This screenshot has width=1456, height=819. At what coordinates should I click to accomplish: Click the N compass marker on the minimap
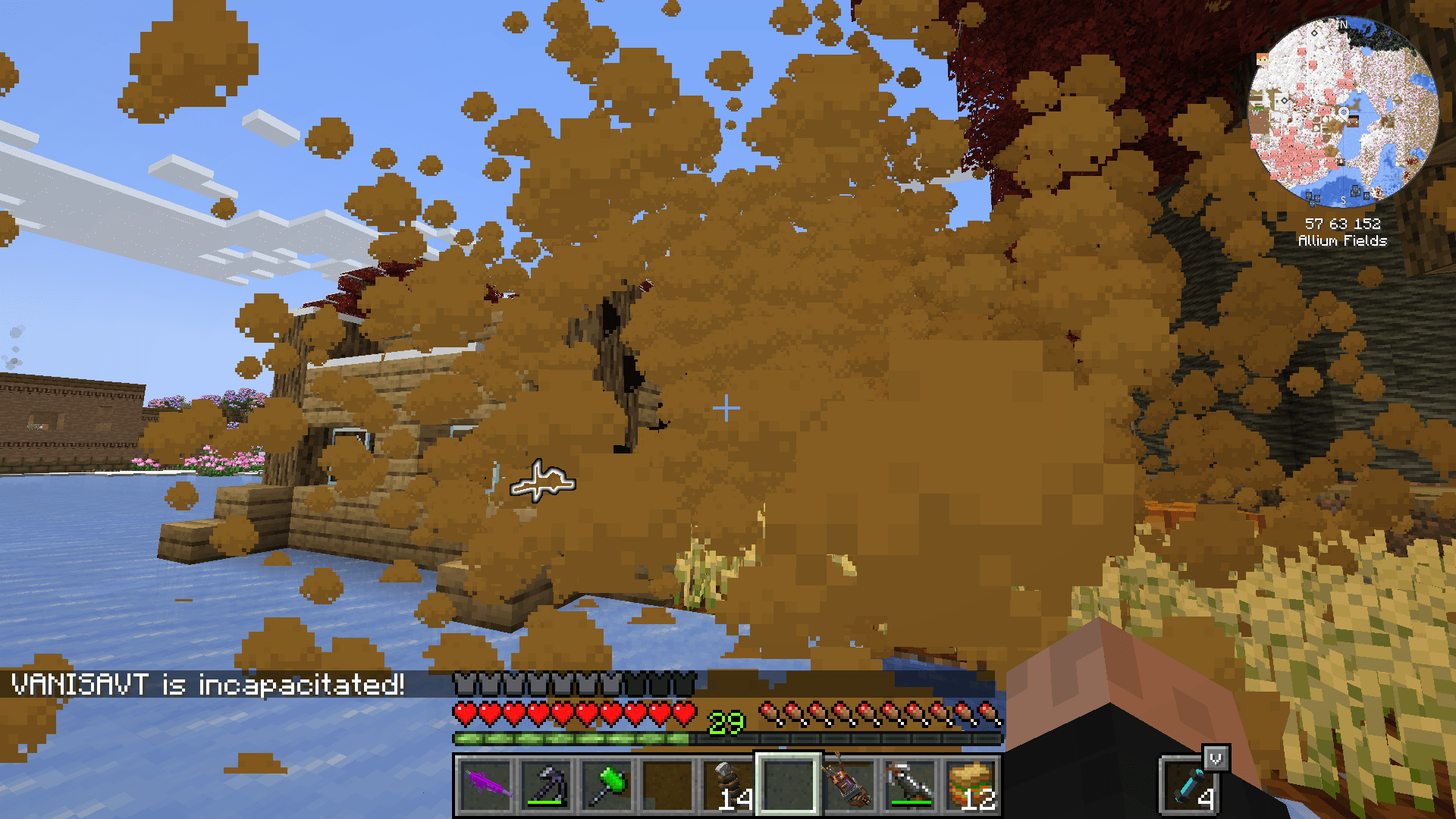[x=1342, y=25]
